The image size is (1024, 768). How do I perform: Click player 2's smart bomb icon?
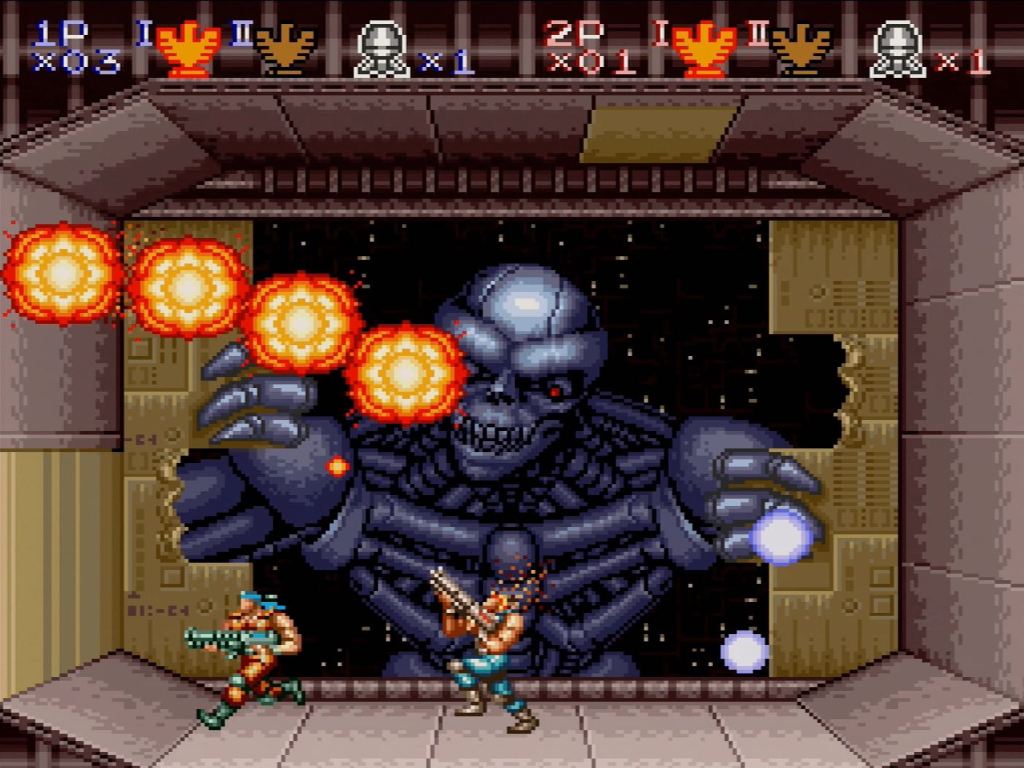(x=897, y=50)
